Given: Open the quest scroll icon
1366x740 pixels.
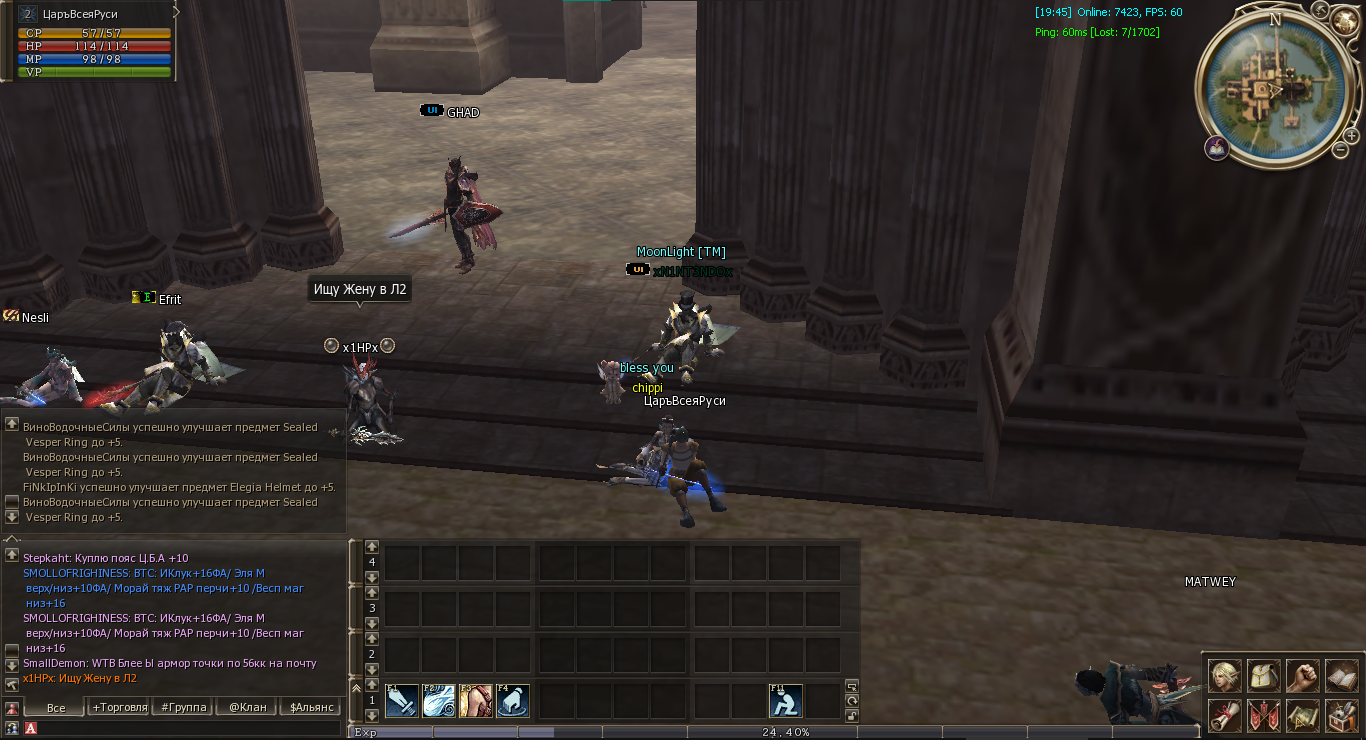Looking at the screenshot, I should (1225, 715).
